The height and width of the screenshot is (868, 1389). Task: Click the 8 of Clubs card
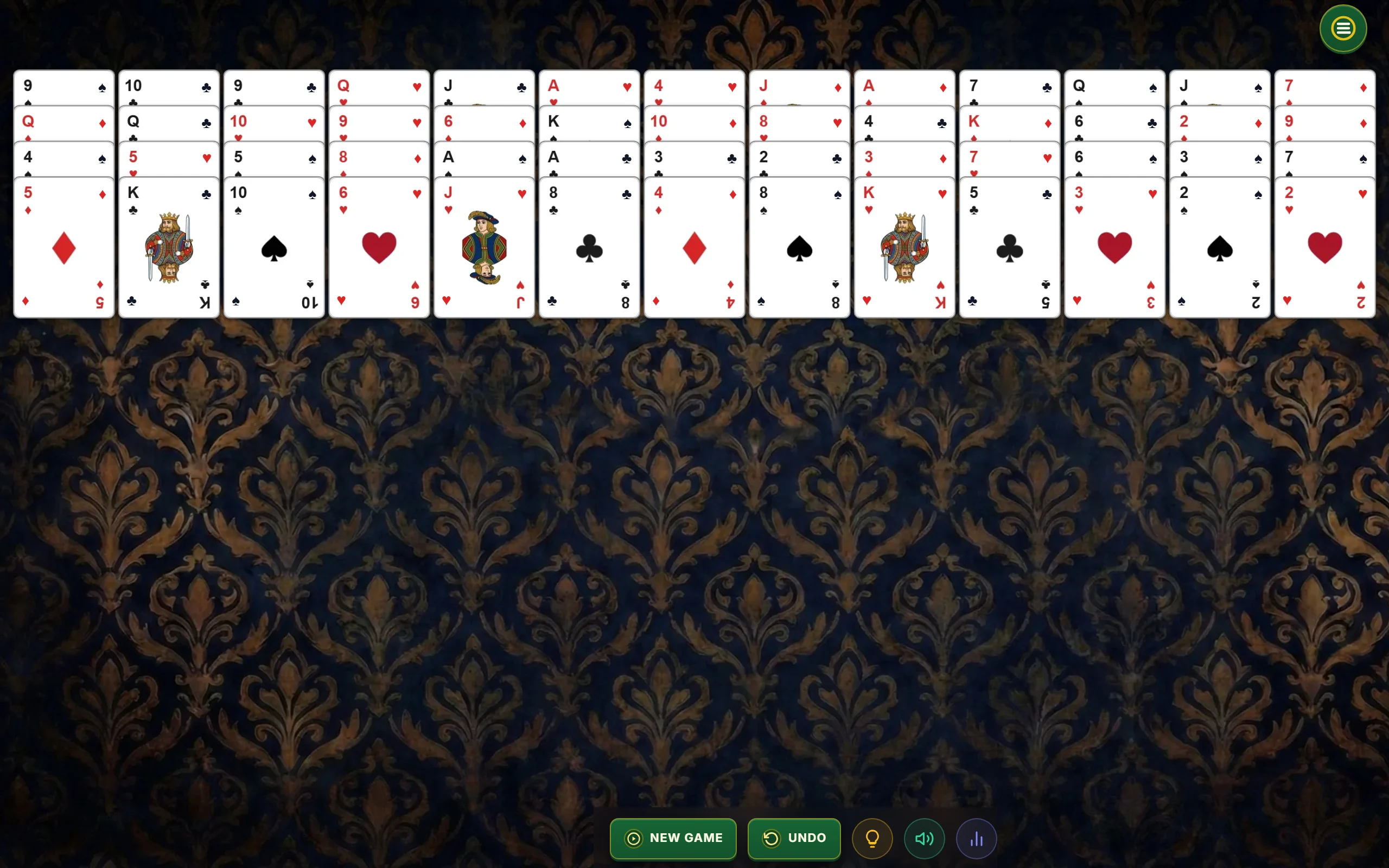coord(589,248)
